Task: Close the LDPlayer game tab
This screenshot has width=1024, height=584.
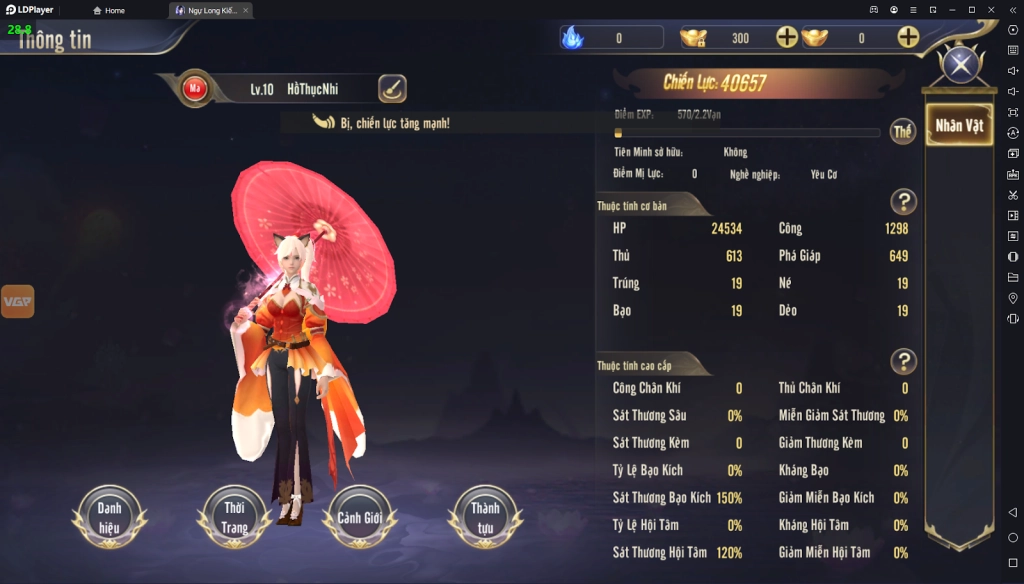Action: 245,10
